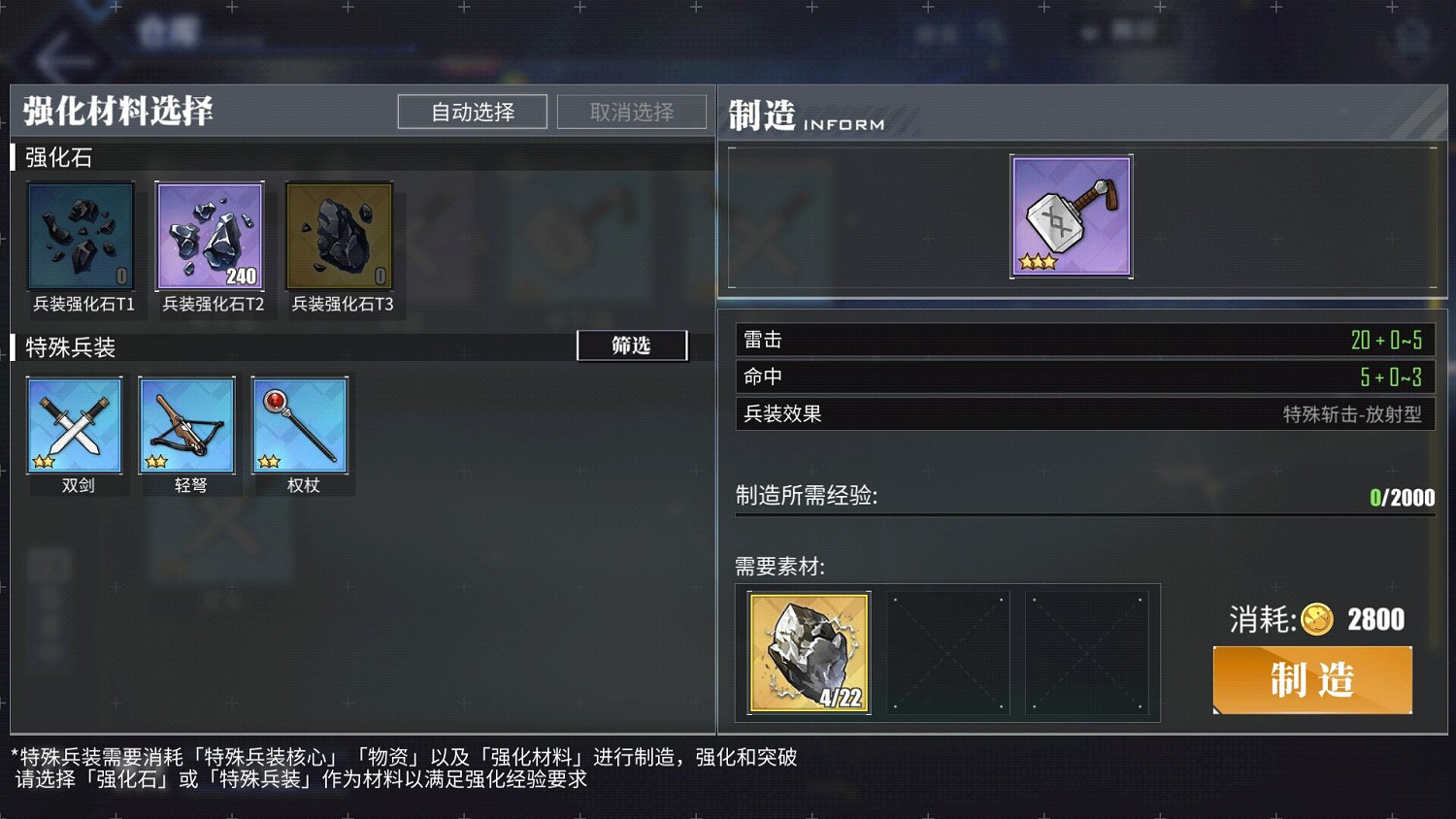Toggle selection of the 4/22 stone material
The image size is (1456, 819).
[808, 652]
